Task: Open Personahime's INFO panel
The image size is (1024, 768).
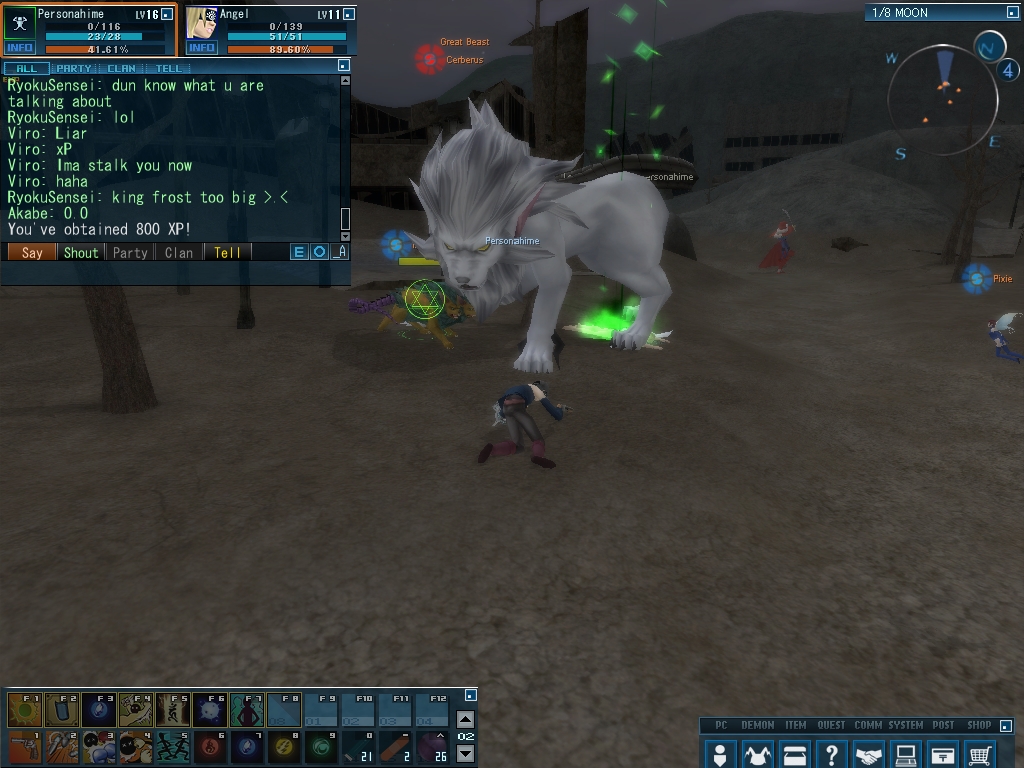Action: click(x=19, y=48)
